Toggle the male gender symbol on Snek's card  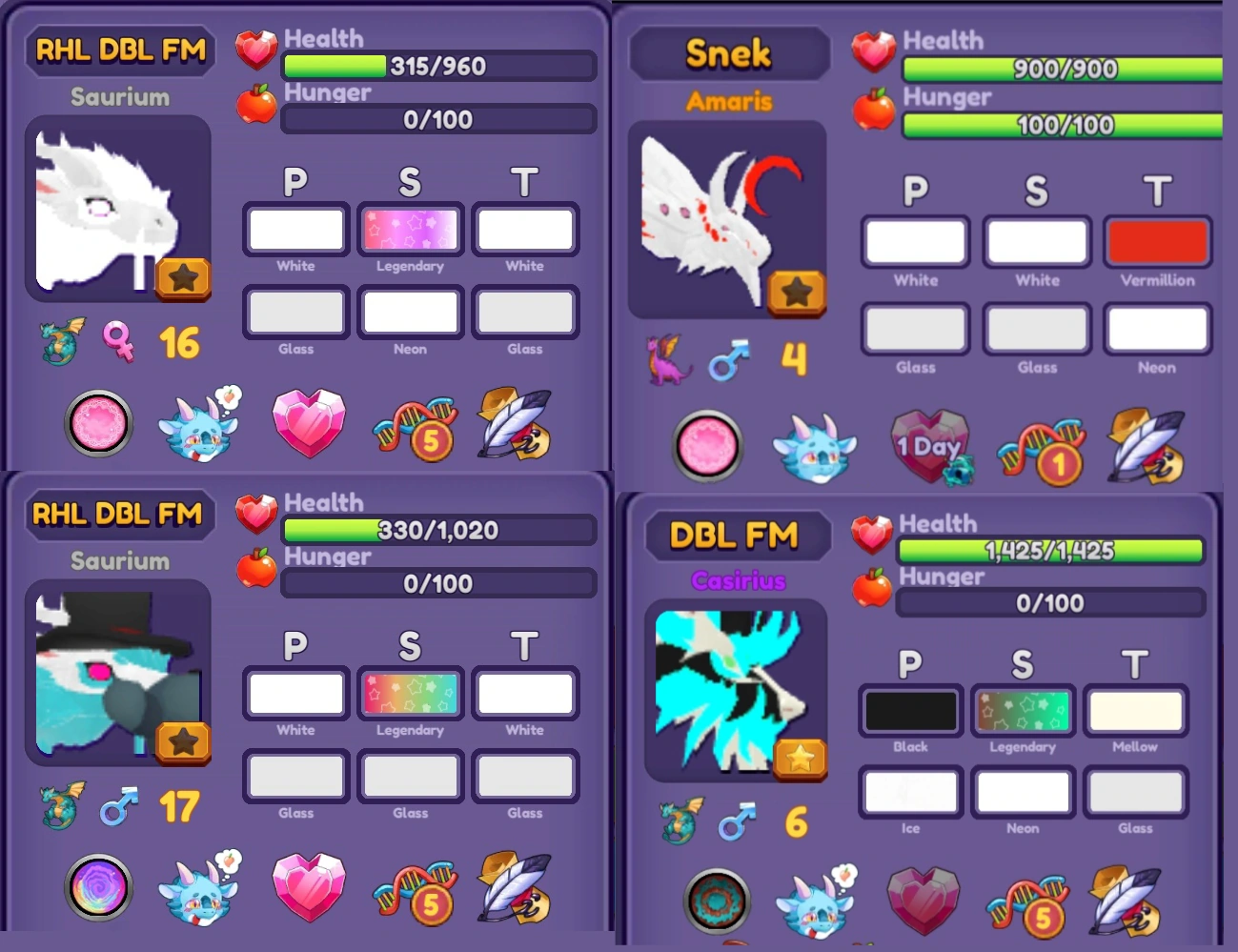727,360
